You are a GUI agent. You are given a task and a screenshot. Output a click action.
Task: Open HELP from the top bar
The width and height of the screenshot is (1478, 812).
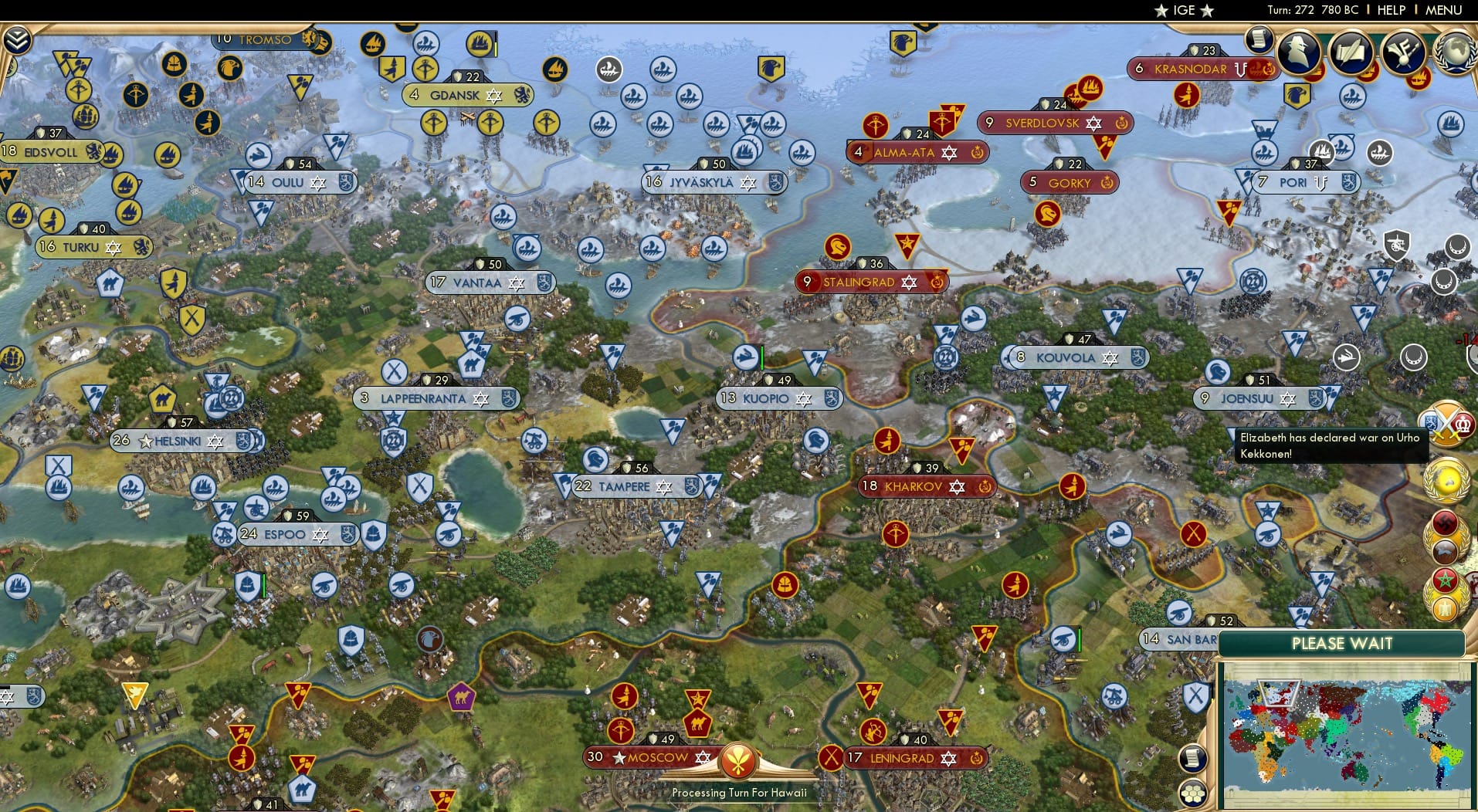click(x=1391, y=10)
